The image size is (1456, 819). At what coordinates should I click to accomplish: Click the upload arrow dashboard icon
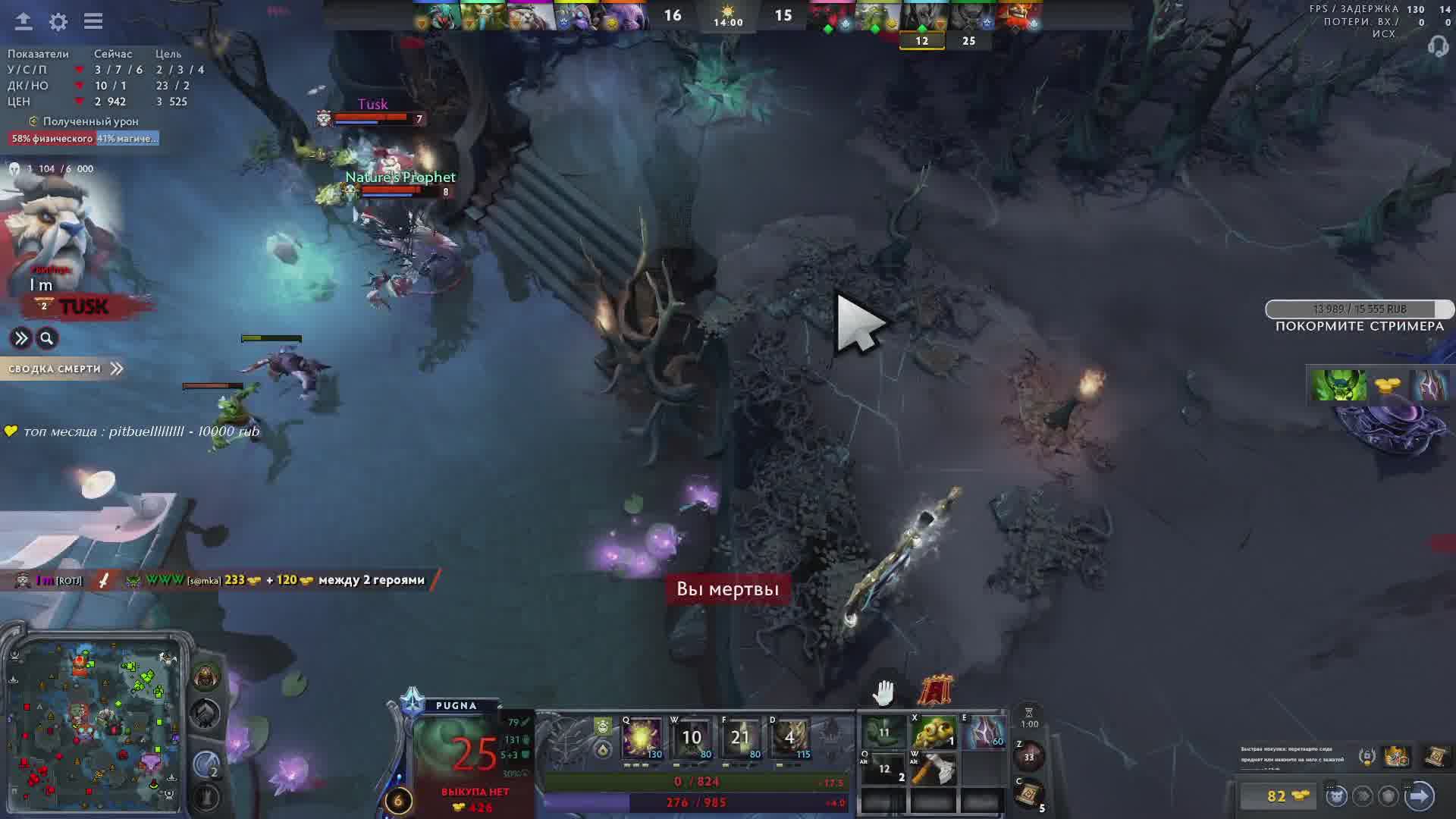24,21
